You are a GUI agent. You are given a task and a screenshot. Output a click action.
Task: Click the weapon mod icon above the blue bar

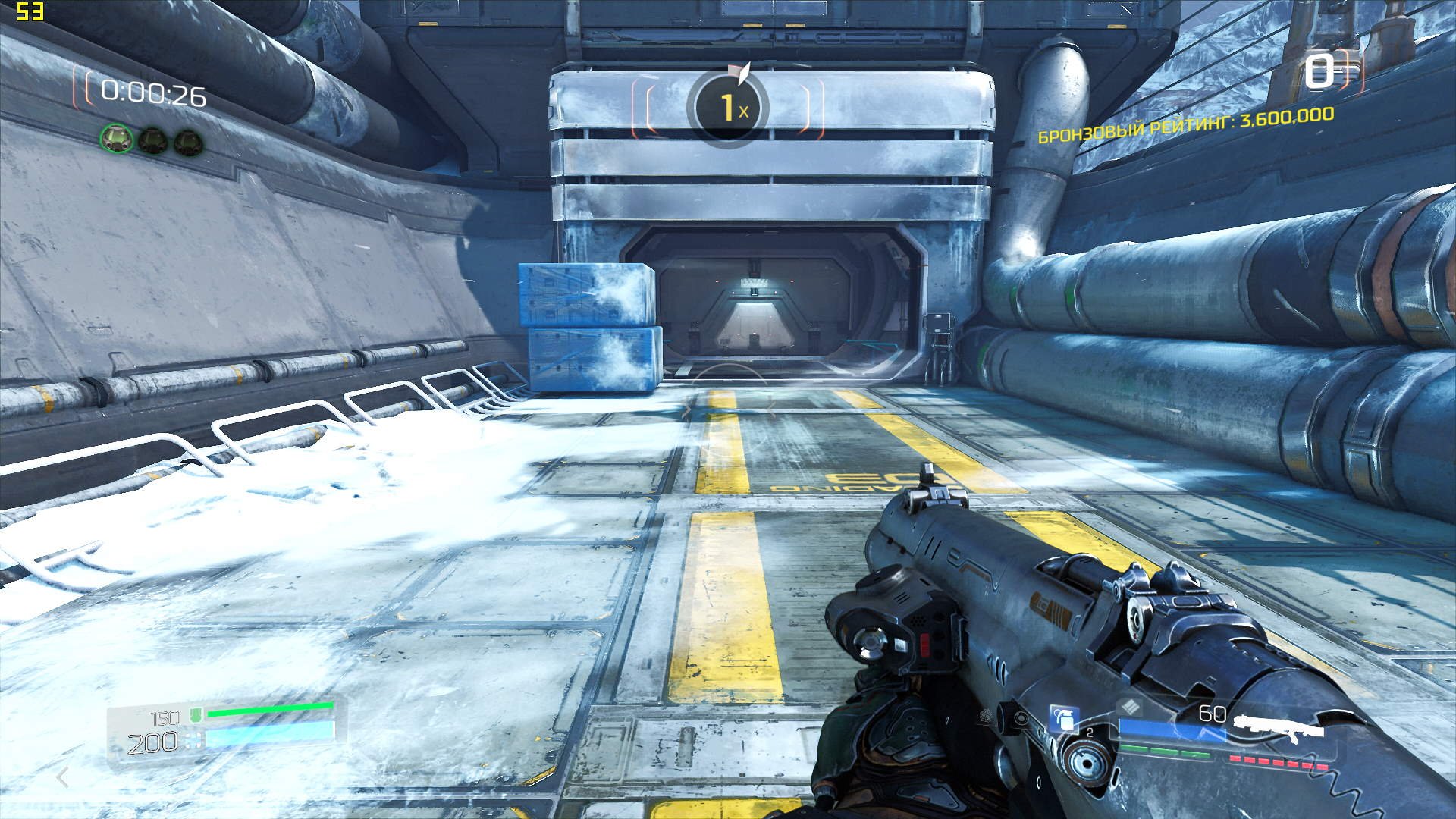click(1132, 707)
